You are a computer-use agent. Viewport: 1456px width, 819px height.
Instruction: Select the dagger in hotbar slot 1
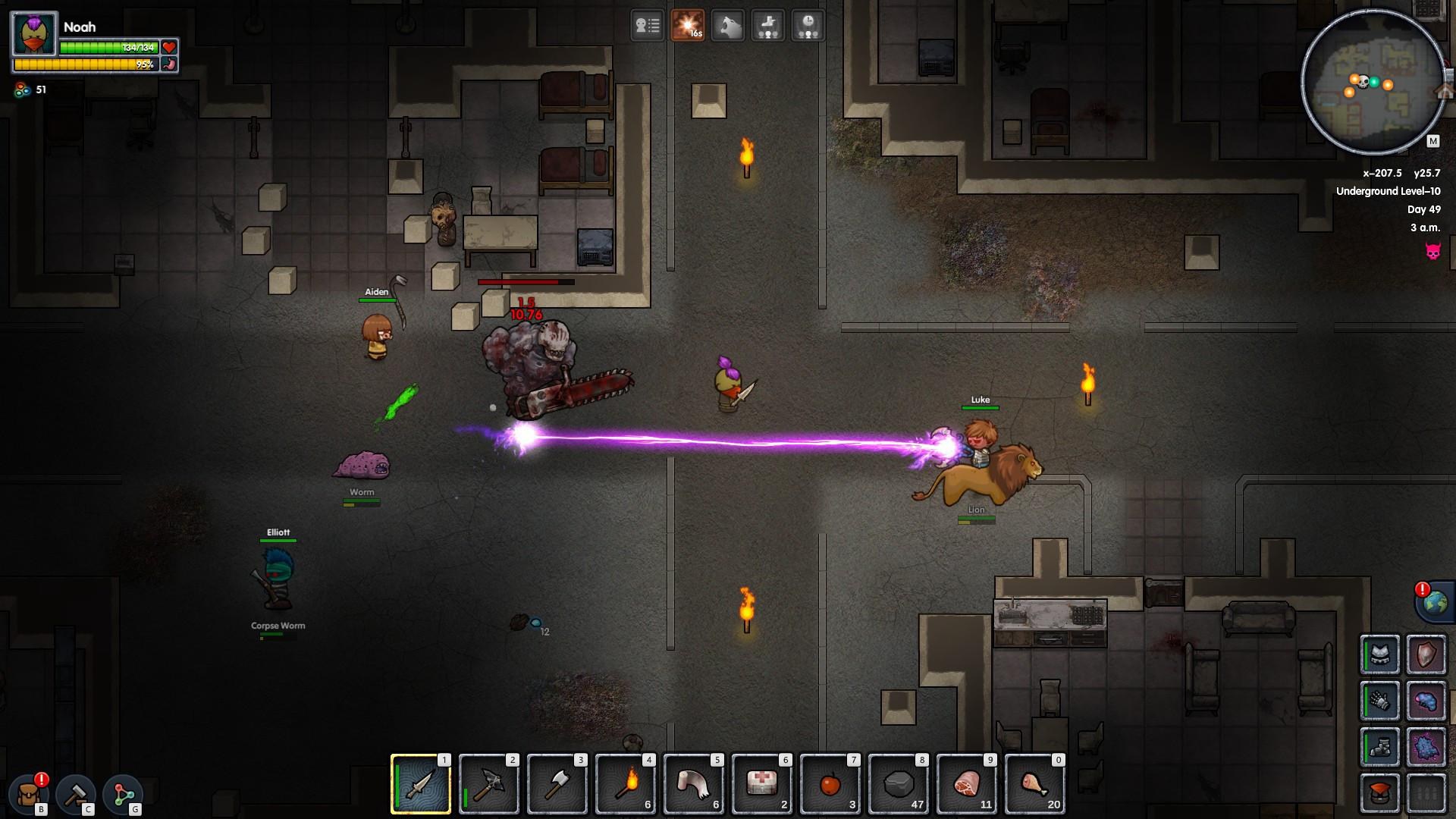(421, 784)
